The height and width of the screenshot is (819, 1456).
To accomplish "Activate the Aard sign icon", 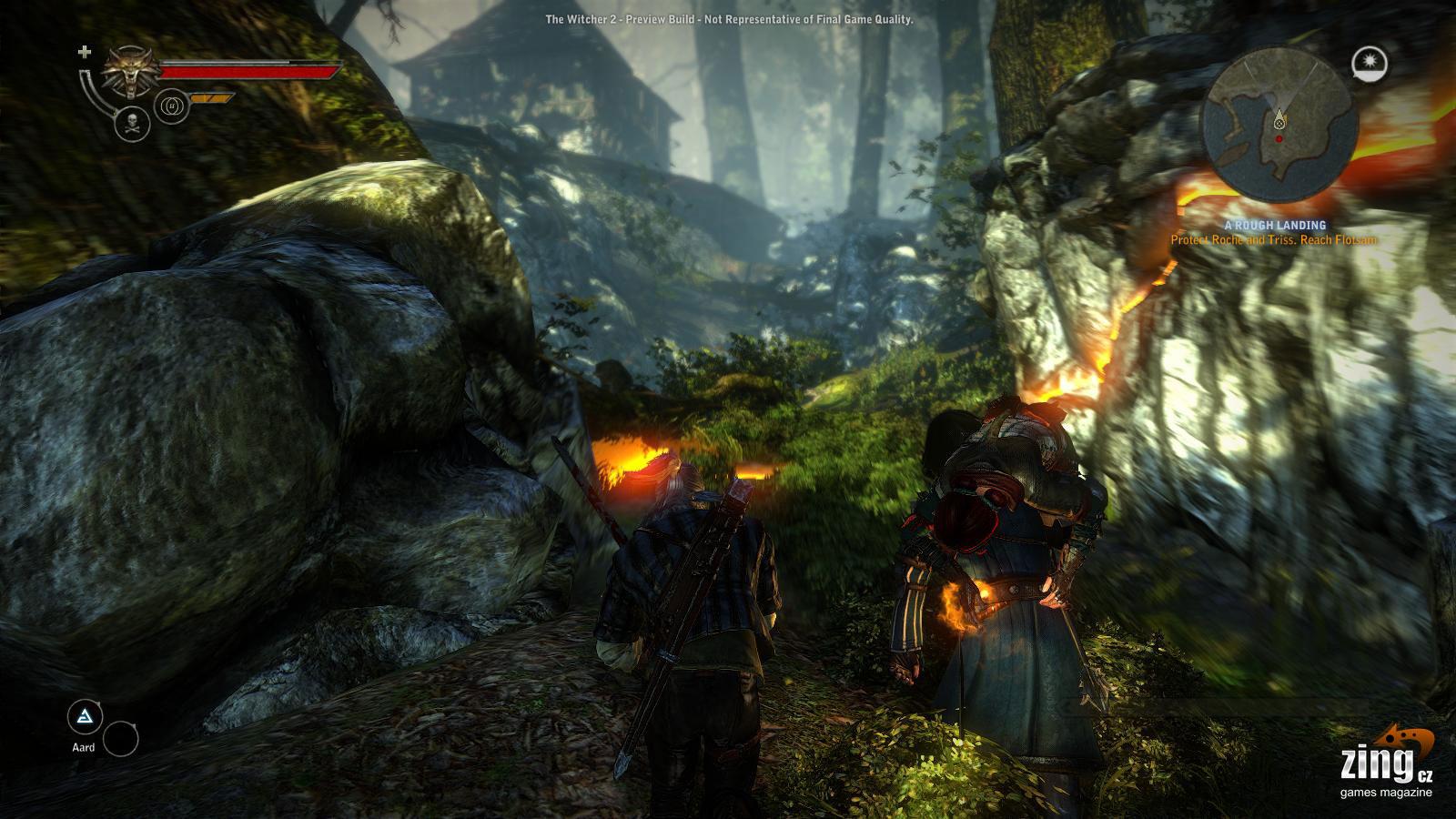I will pyautogui.click(x=86, y=718).
